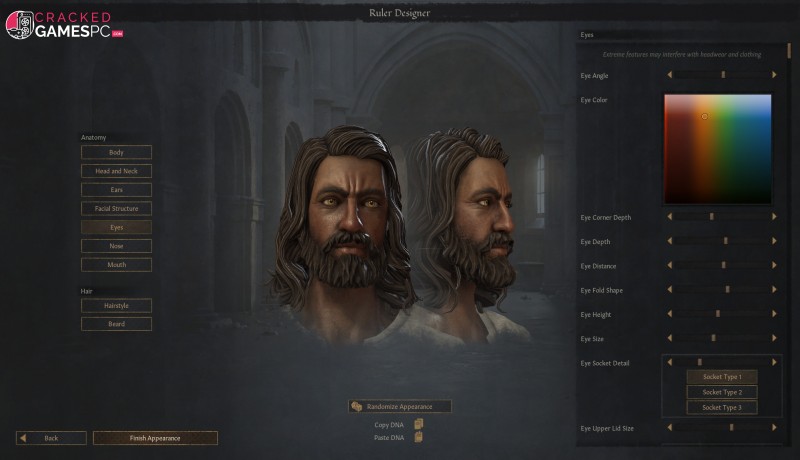Click the Eye Distance slider
Image resolution: width=800 pixels, height=460 pixels.
coord(722,266)
